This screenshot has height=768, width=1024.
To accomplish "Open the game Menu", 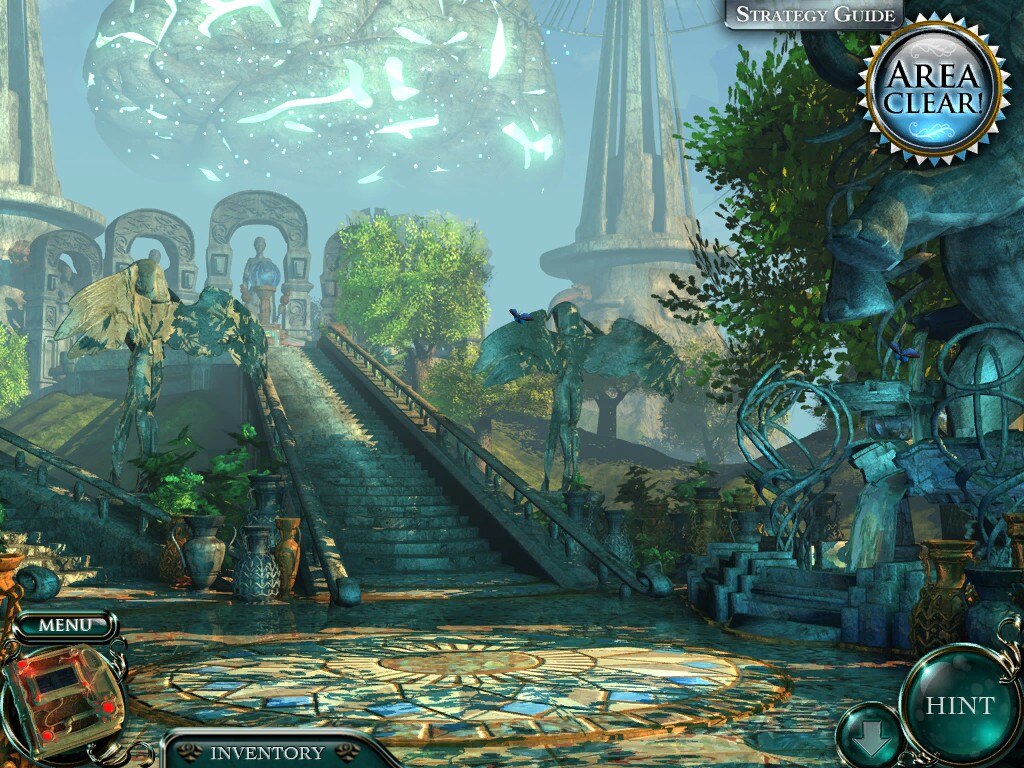I will click(x=65, y=626).
